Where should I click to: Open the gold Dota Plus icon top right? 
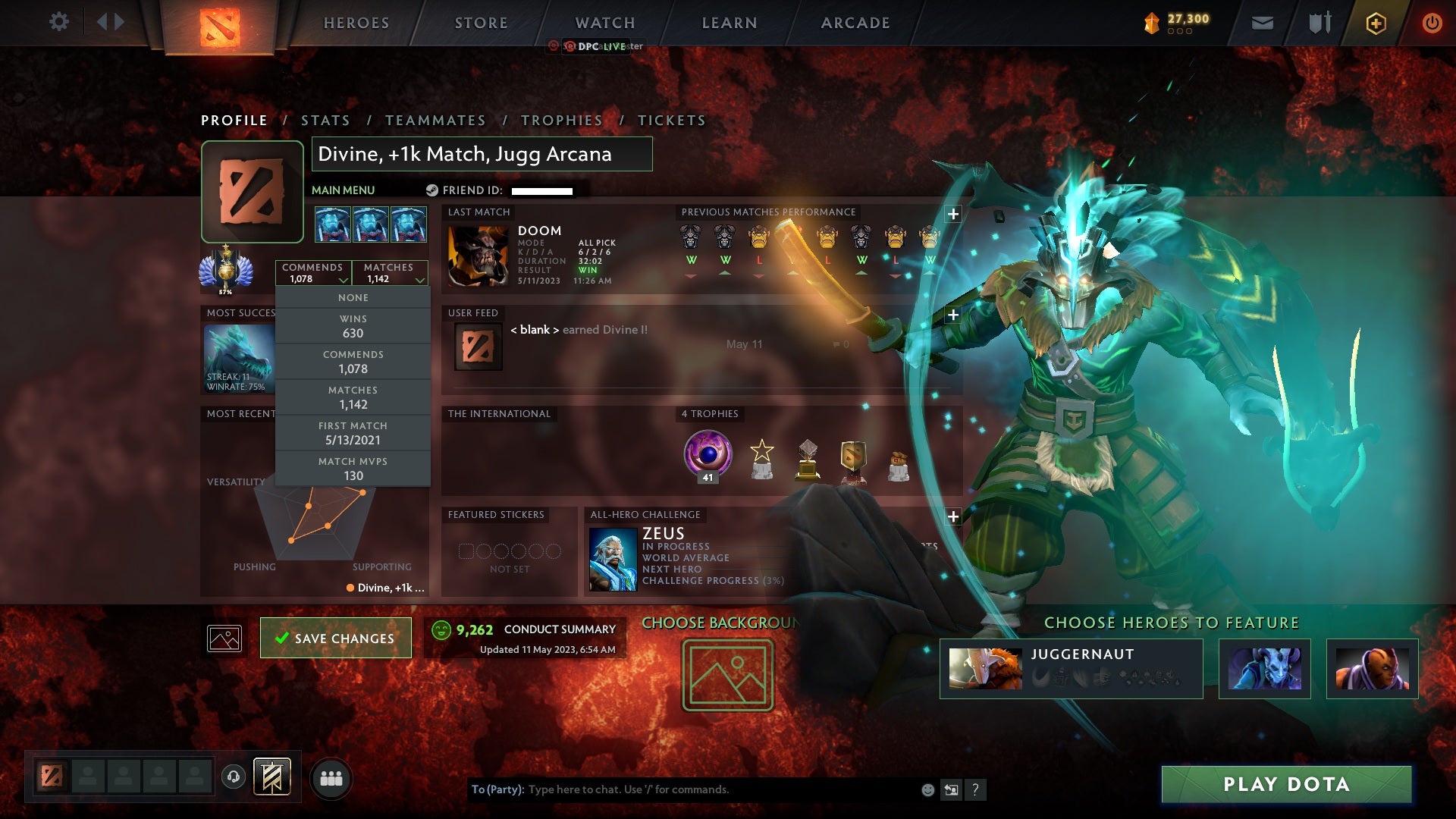[1375, 23]
